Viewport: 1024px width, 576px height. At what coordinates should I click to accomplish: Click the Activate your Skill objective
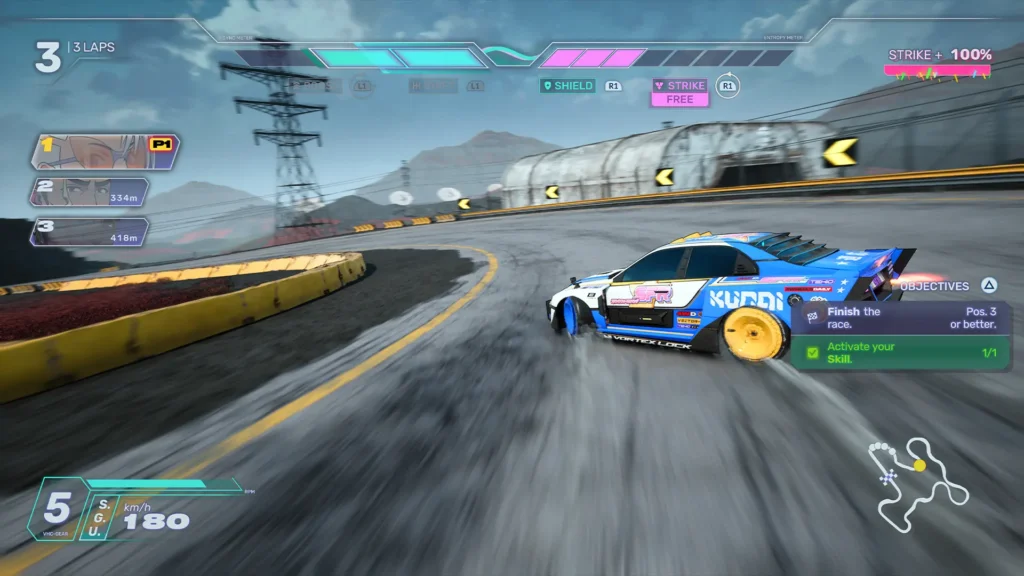tap(900, 353)
